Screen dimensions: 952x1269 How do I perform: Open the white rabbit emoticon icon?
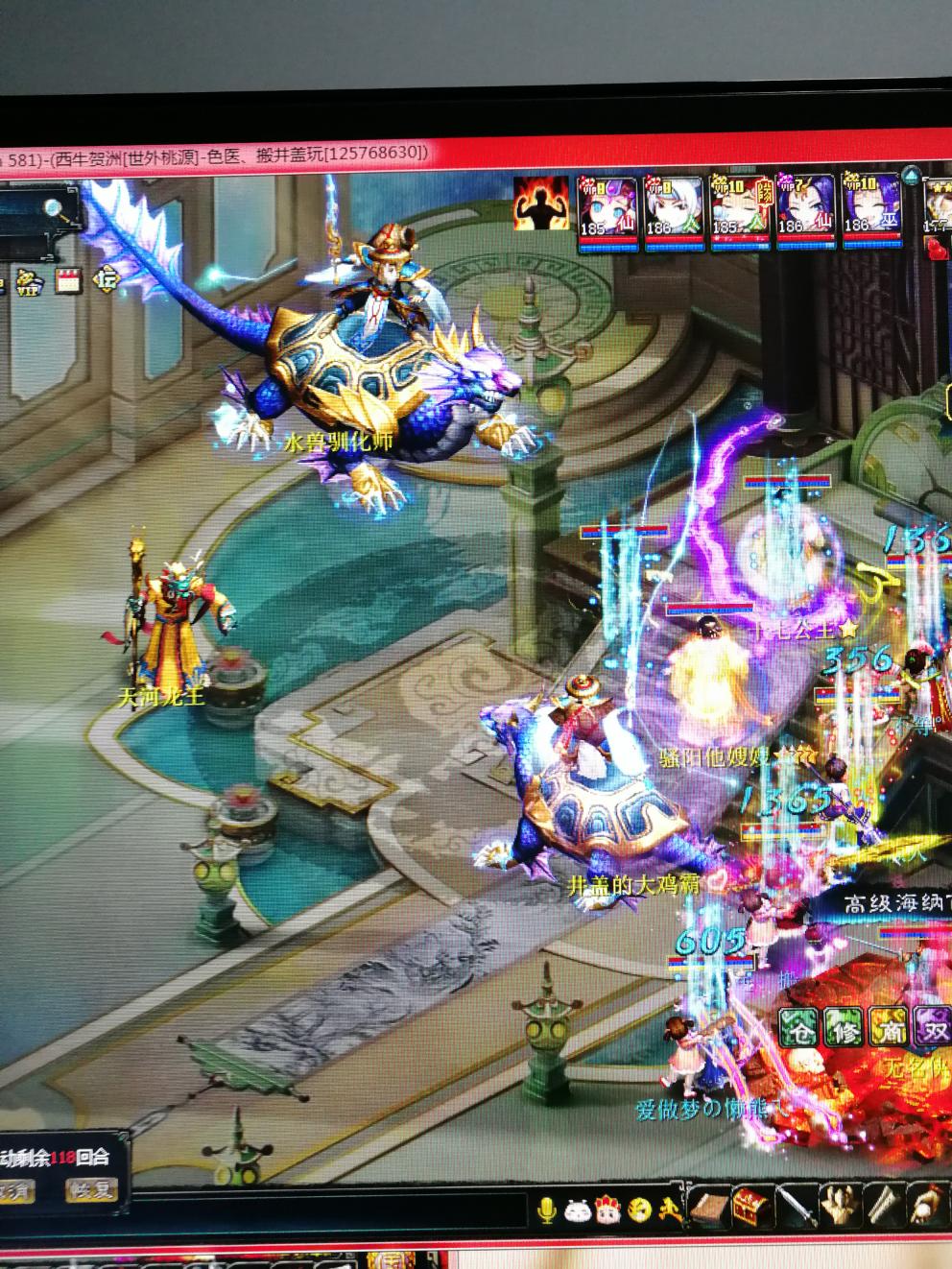coord(577,1209)
